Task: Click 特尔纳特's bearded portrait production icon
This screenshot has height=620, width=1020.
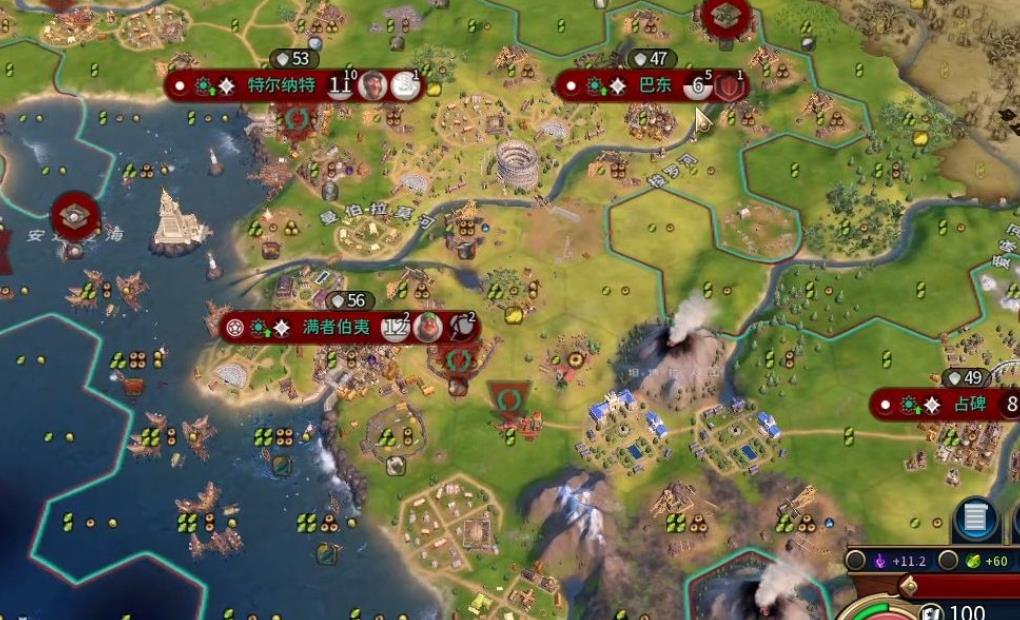Action: pos(373,86)
